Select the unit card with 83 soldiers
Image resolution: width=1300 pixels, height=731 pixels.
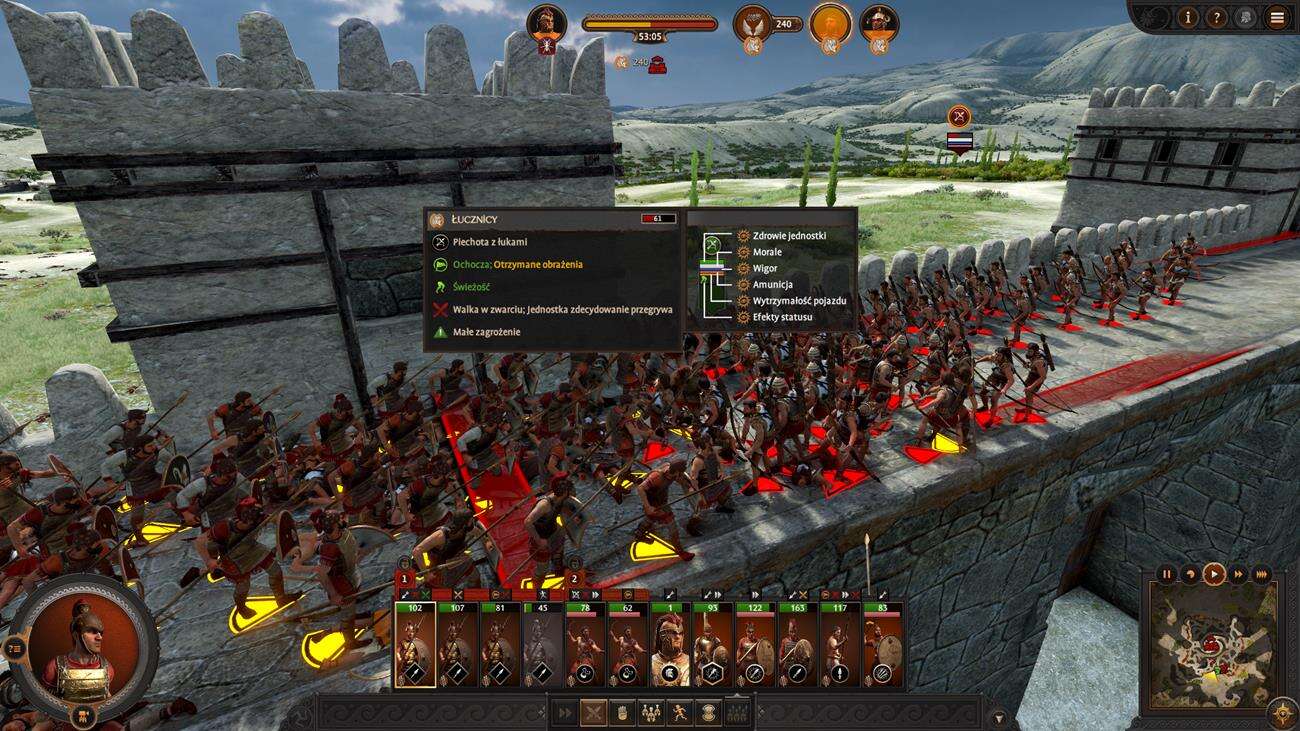tap(882, 645)
